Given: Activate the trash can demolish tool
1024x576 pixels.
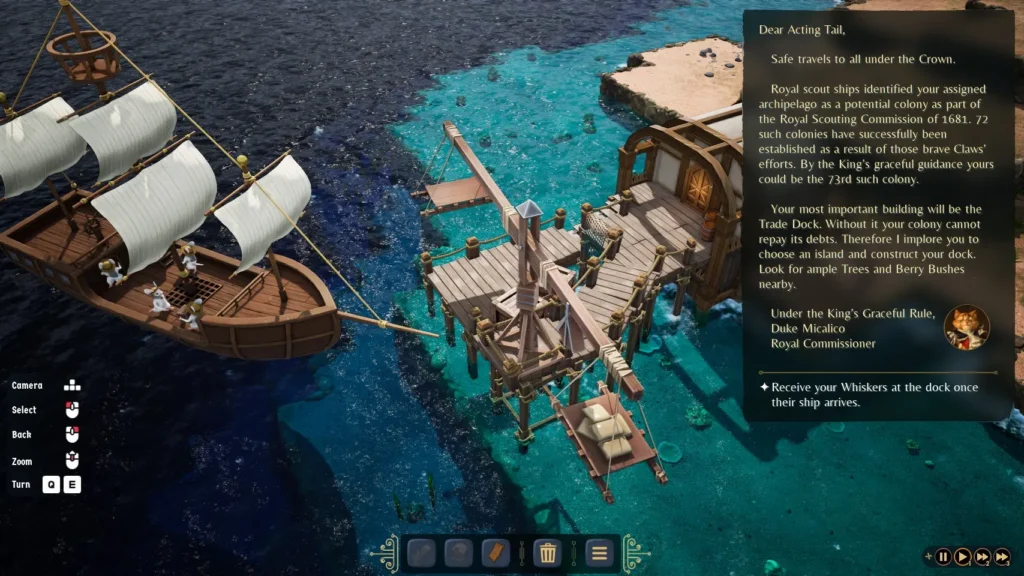Looking at the screenshot, I should point(547,552).
